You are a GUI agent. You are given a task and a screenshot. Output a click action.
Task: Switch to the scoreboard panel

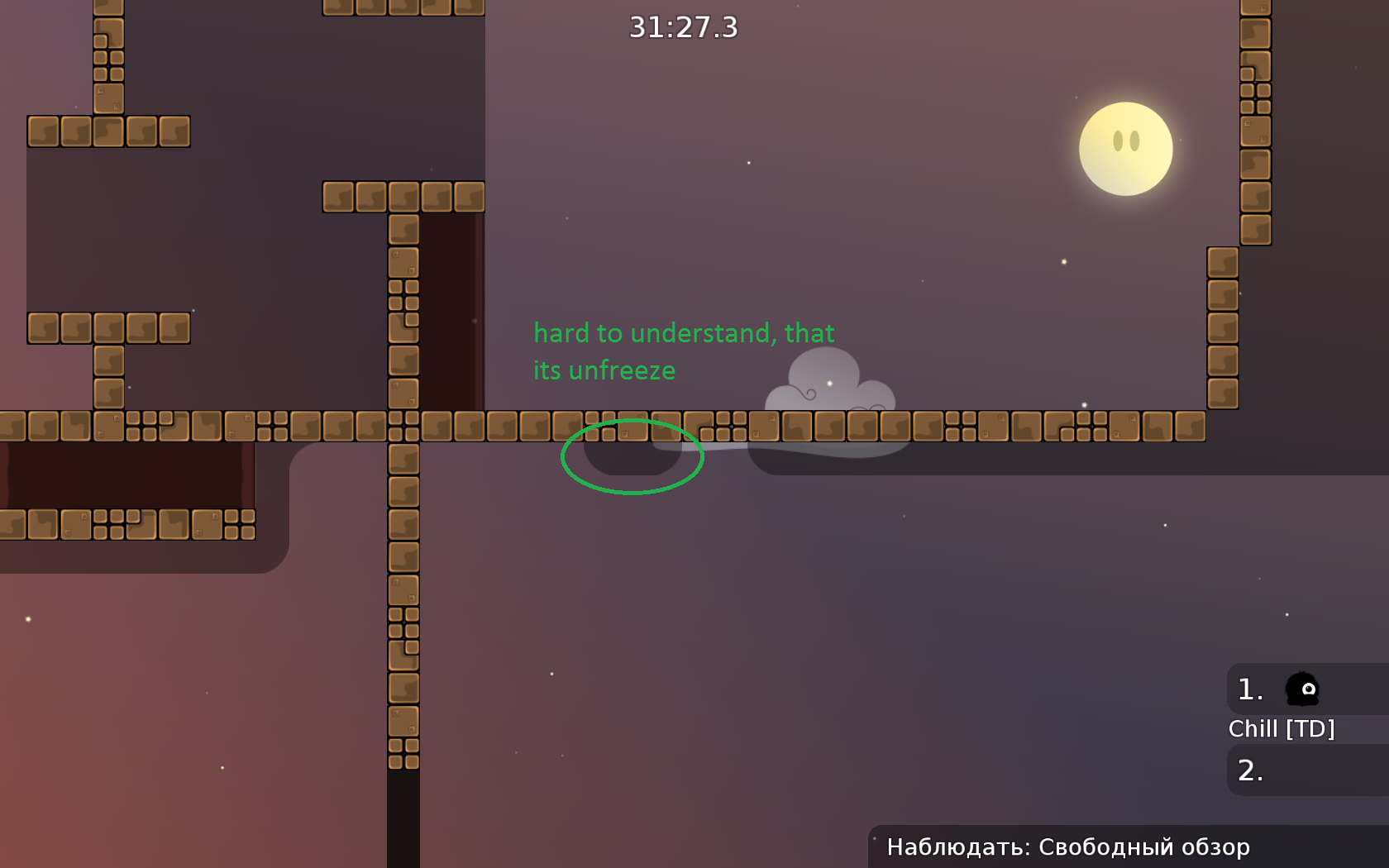(x=1305, y=727)
